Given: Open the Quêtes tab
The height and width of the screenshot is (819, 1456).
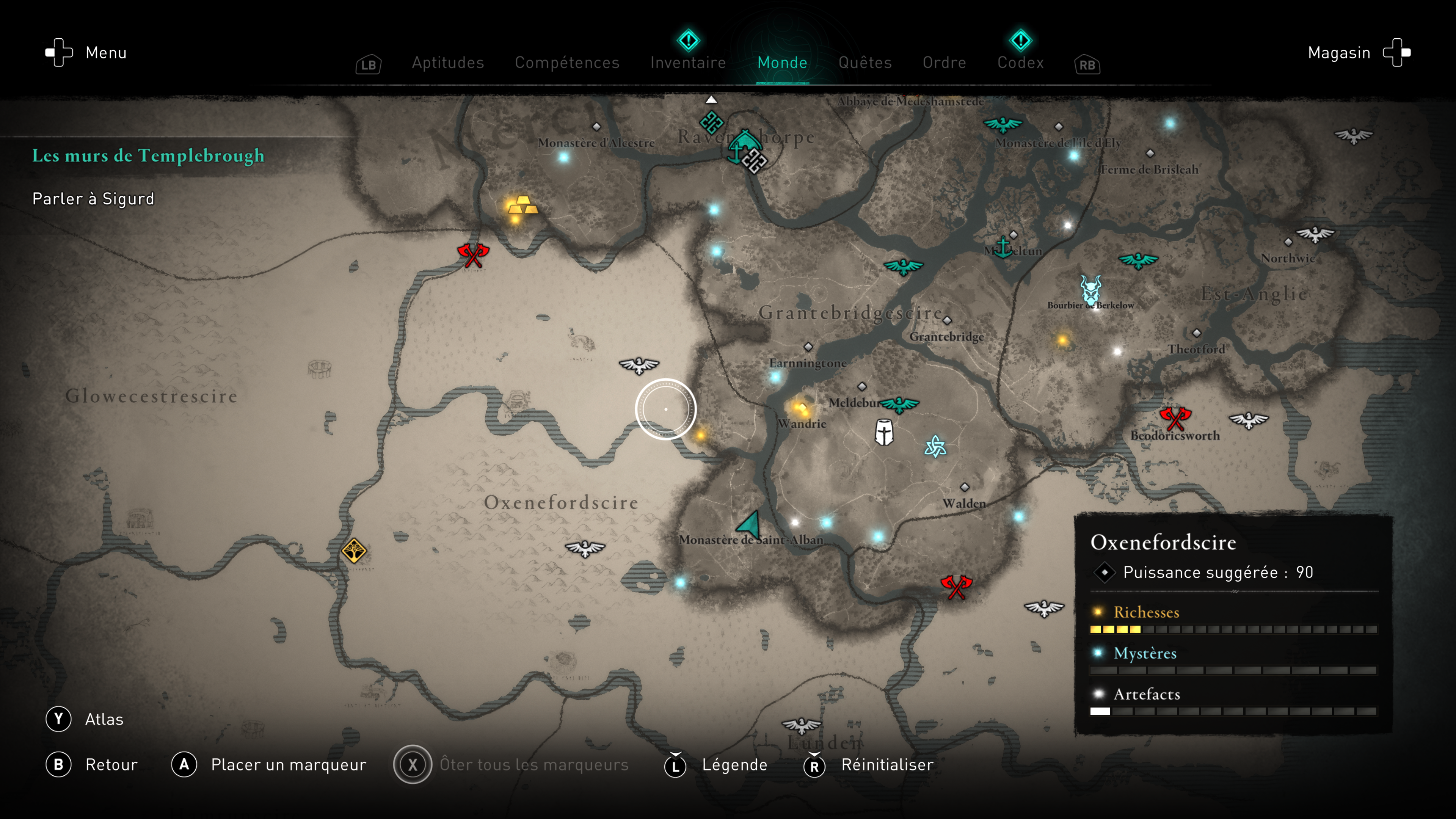Looking at the screenshot, I should tap(865, 62).
